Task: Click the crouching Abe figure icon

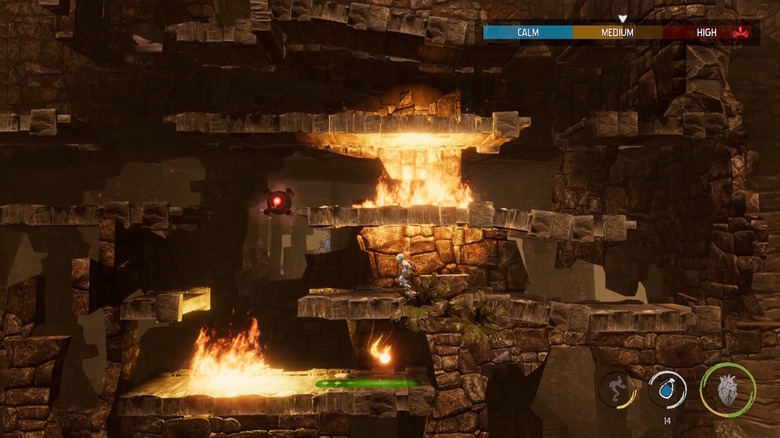Action: (x=617, y=388)
